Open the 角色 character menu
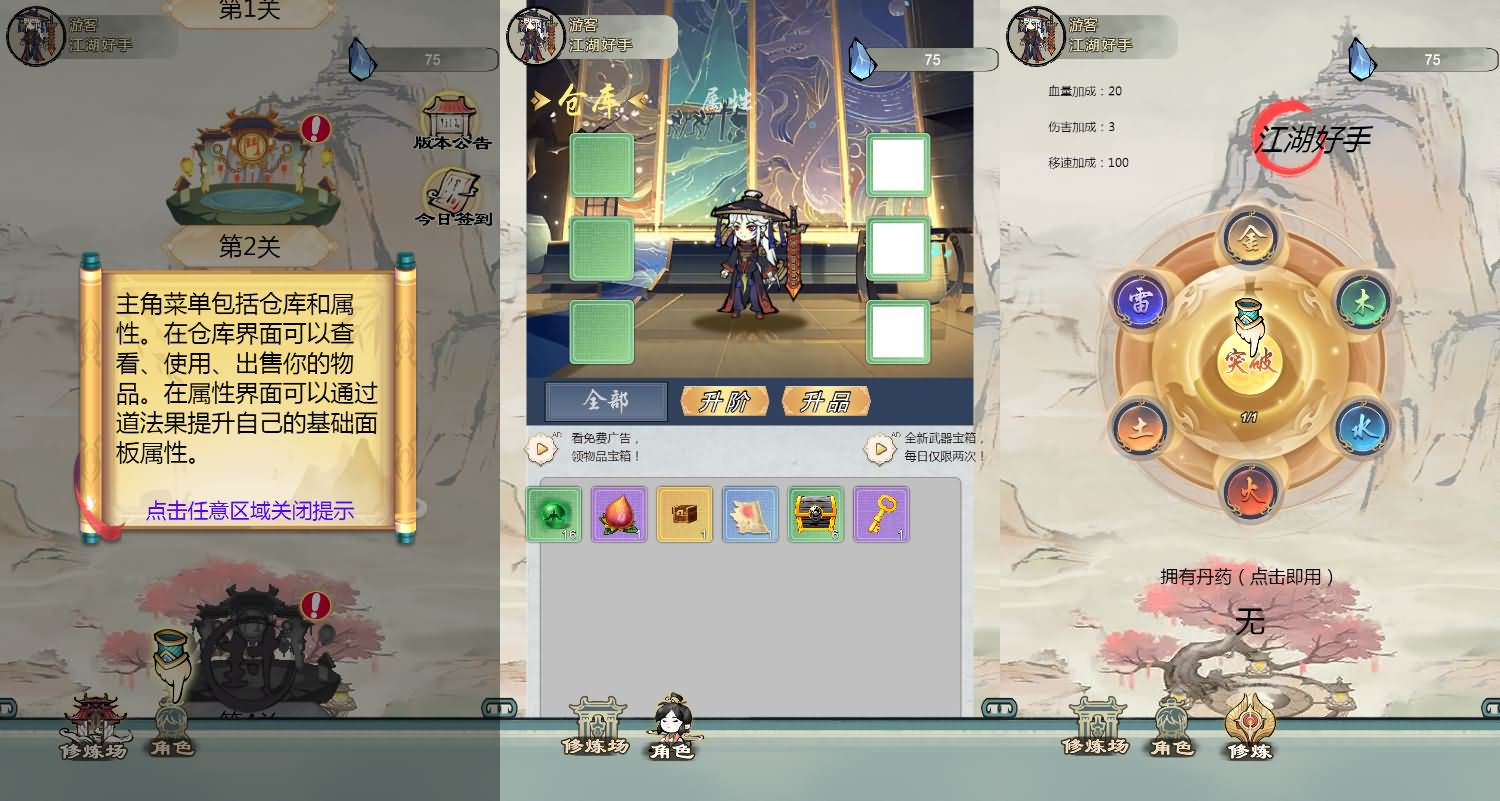The image size is (1500, 801). [670, 729]
